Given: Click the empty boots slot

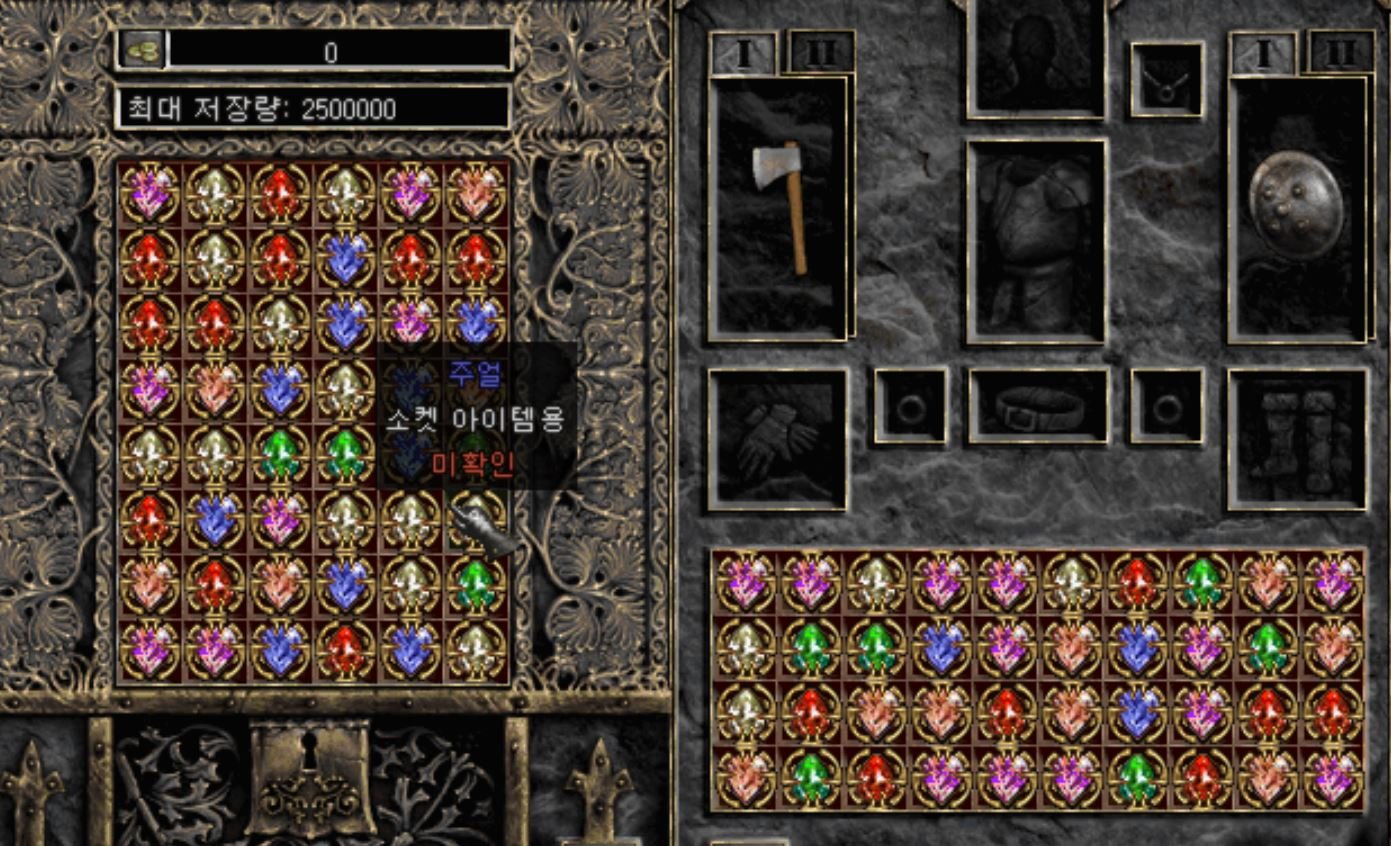Looking at the screenshot, I should point(1298,438).
